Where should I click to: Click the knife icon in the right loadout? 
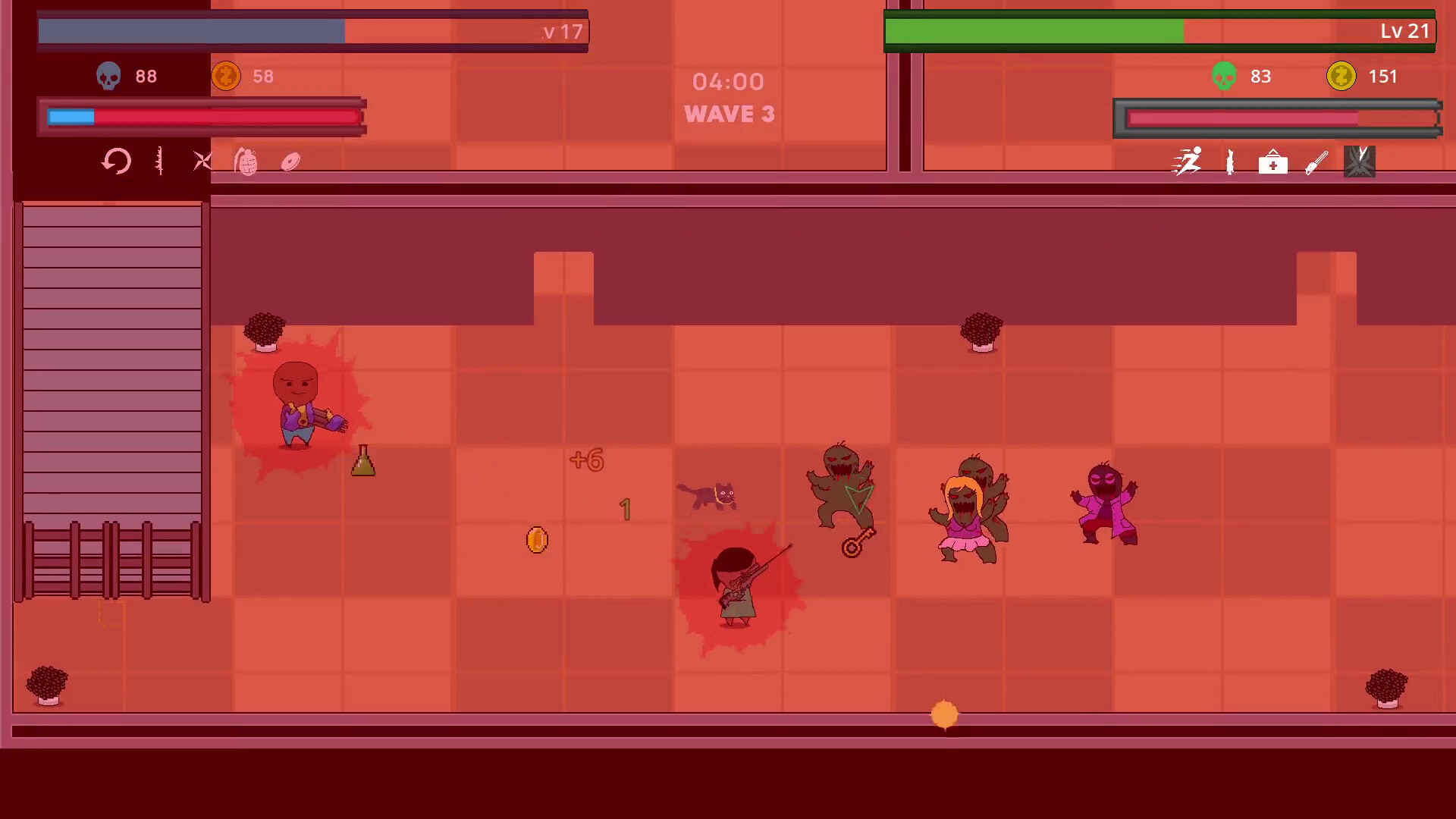(1229, 162)
